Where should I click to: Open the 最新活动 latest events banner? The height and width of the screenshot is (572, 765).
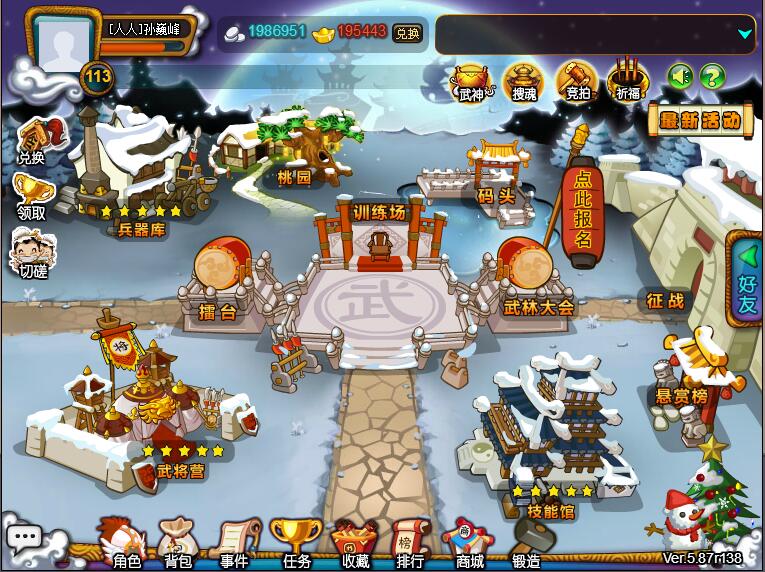[700, 121]
